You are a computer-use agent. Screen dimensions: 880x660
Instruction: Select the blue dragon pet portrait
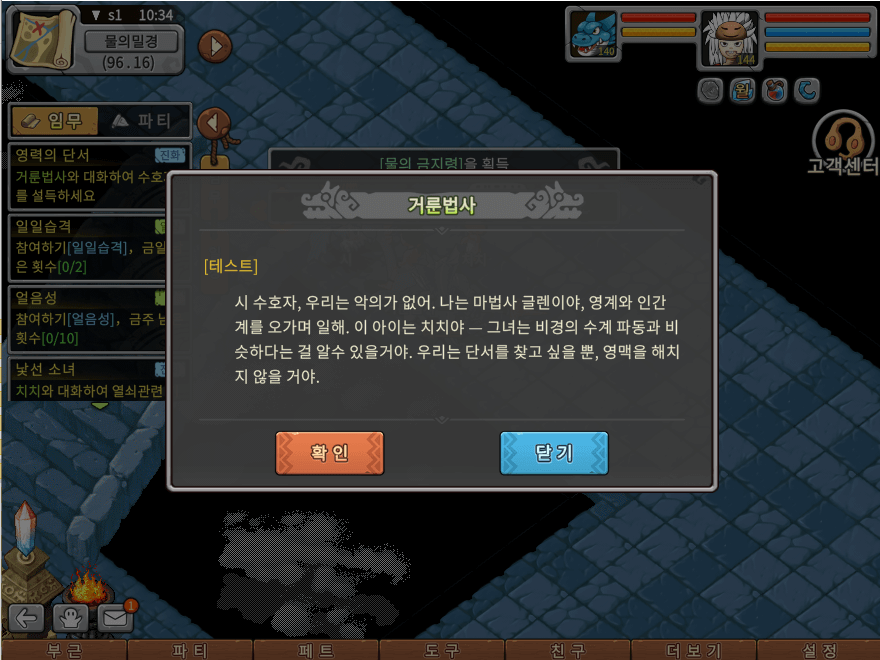(x=593, y=34)
